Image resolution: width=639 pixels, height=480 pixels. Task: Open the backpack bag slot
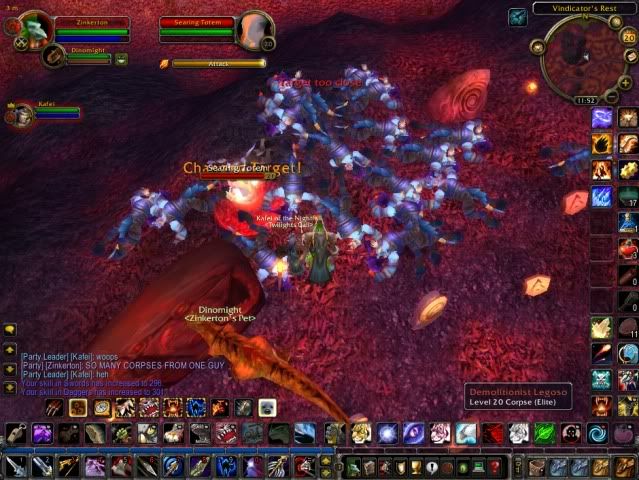pyautogui.click(x=624, y=466)
